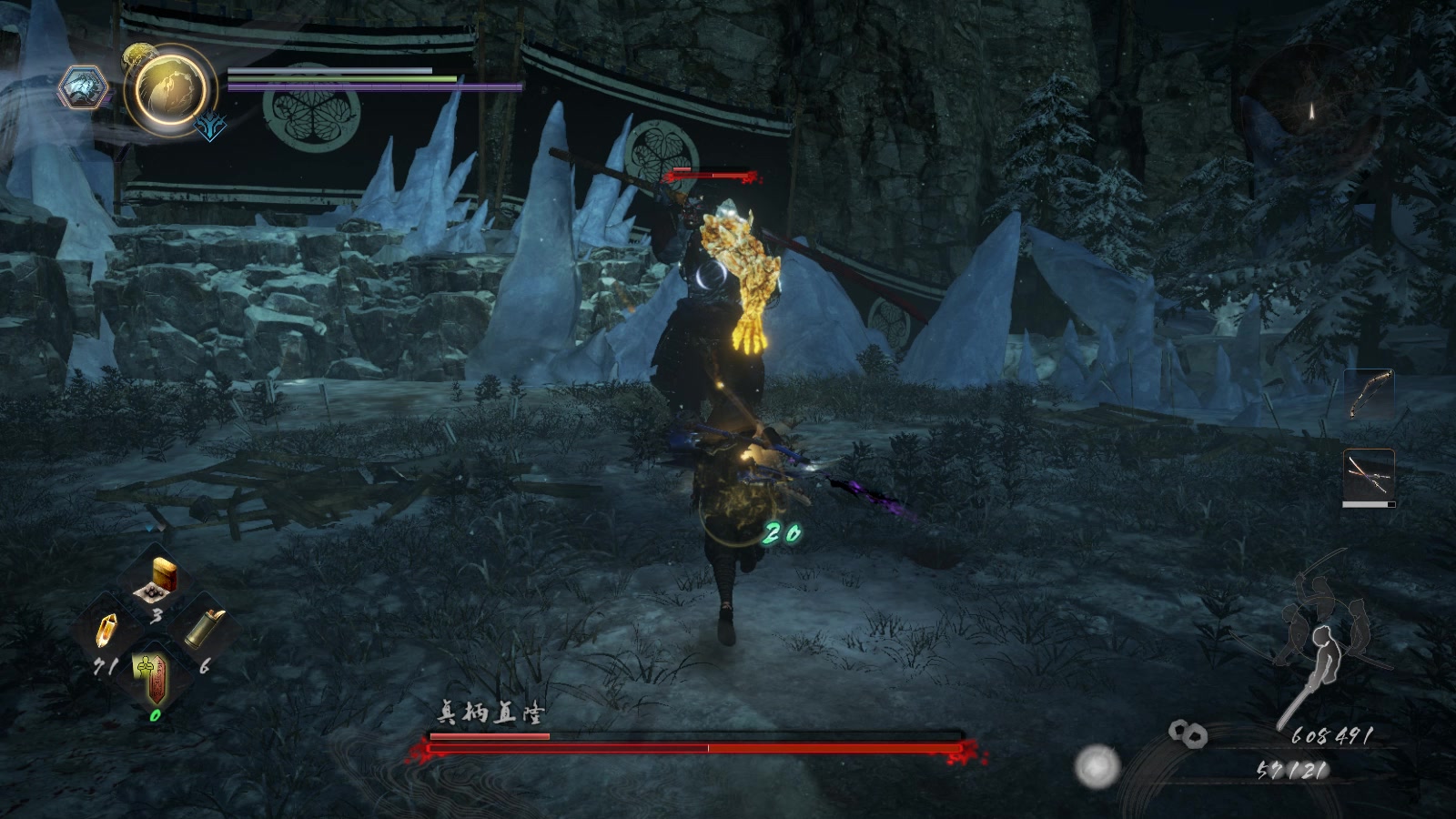
Task: Select the hexagonal guardian spirit icon
Action: [84, 89]
